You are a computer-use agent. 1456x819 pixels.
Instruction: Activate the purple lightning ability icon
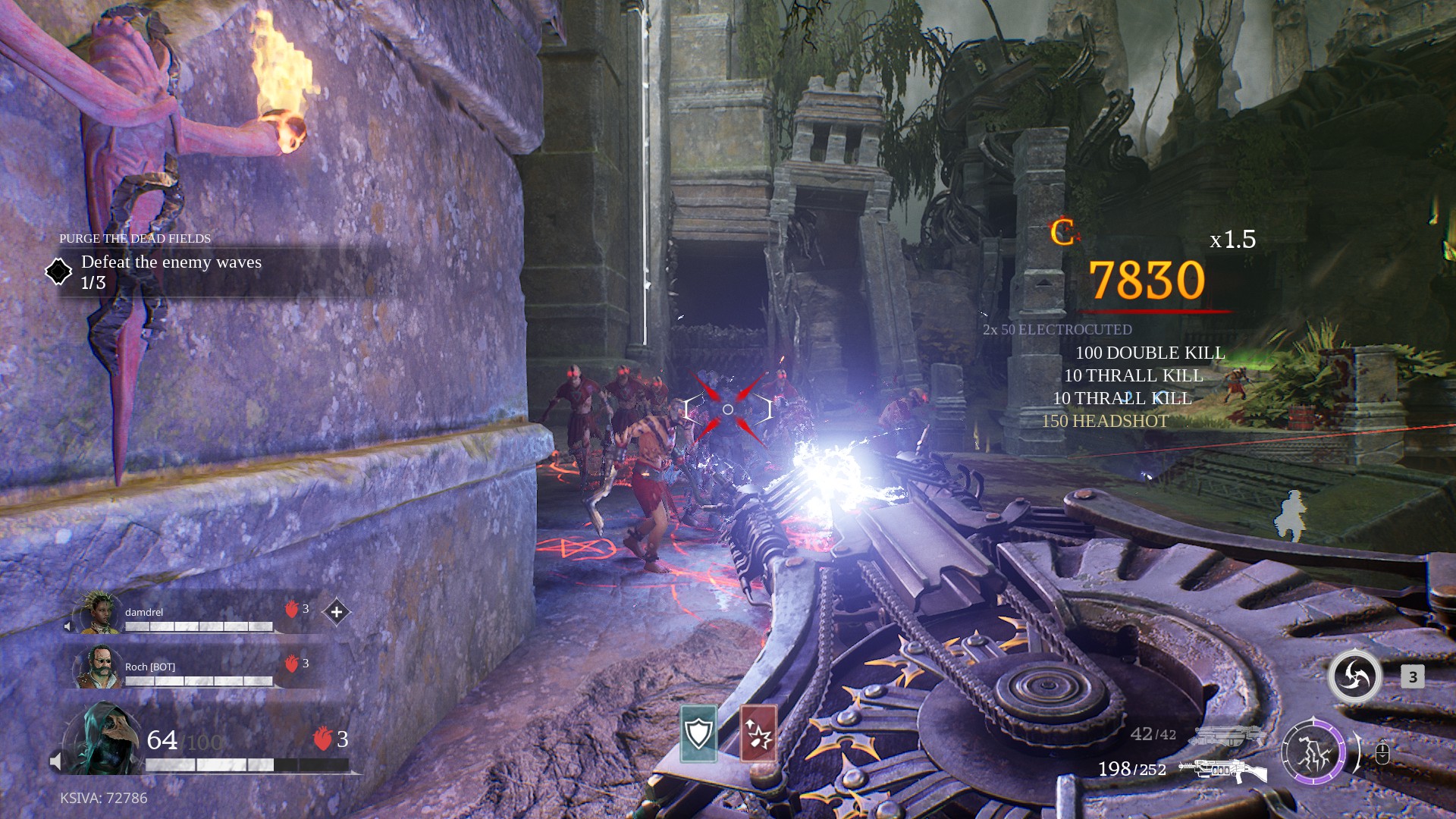pos(1313,752)
